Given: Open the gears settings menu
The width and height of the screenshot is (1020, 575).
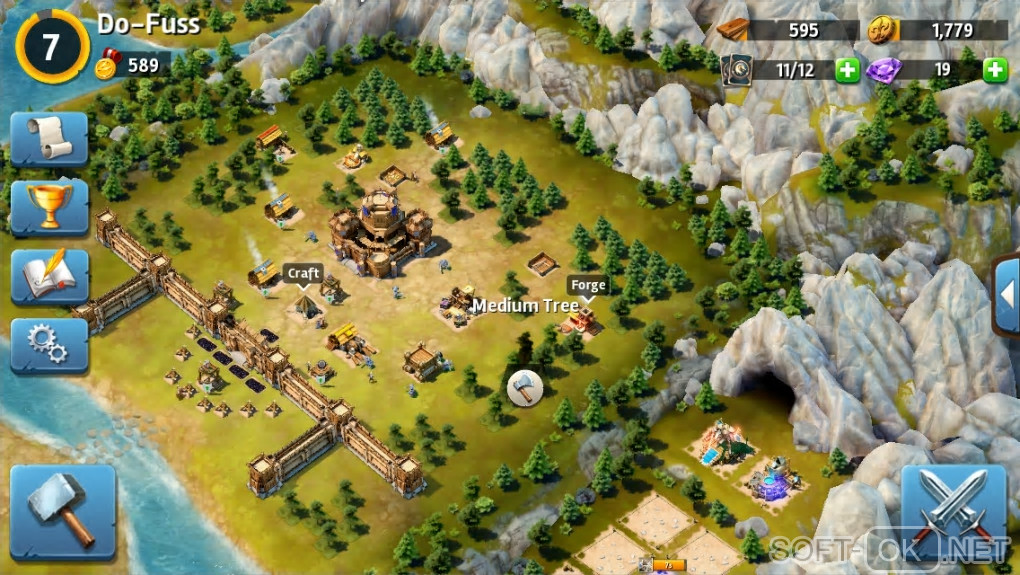Looking at the screenshot, I should [49, 345].
